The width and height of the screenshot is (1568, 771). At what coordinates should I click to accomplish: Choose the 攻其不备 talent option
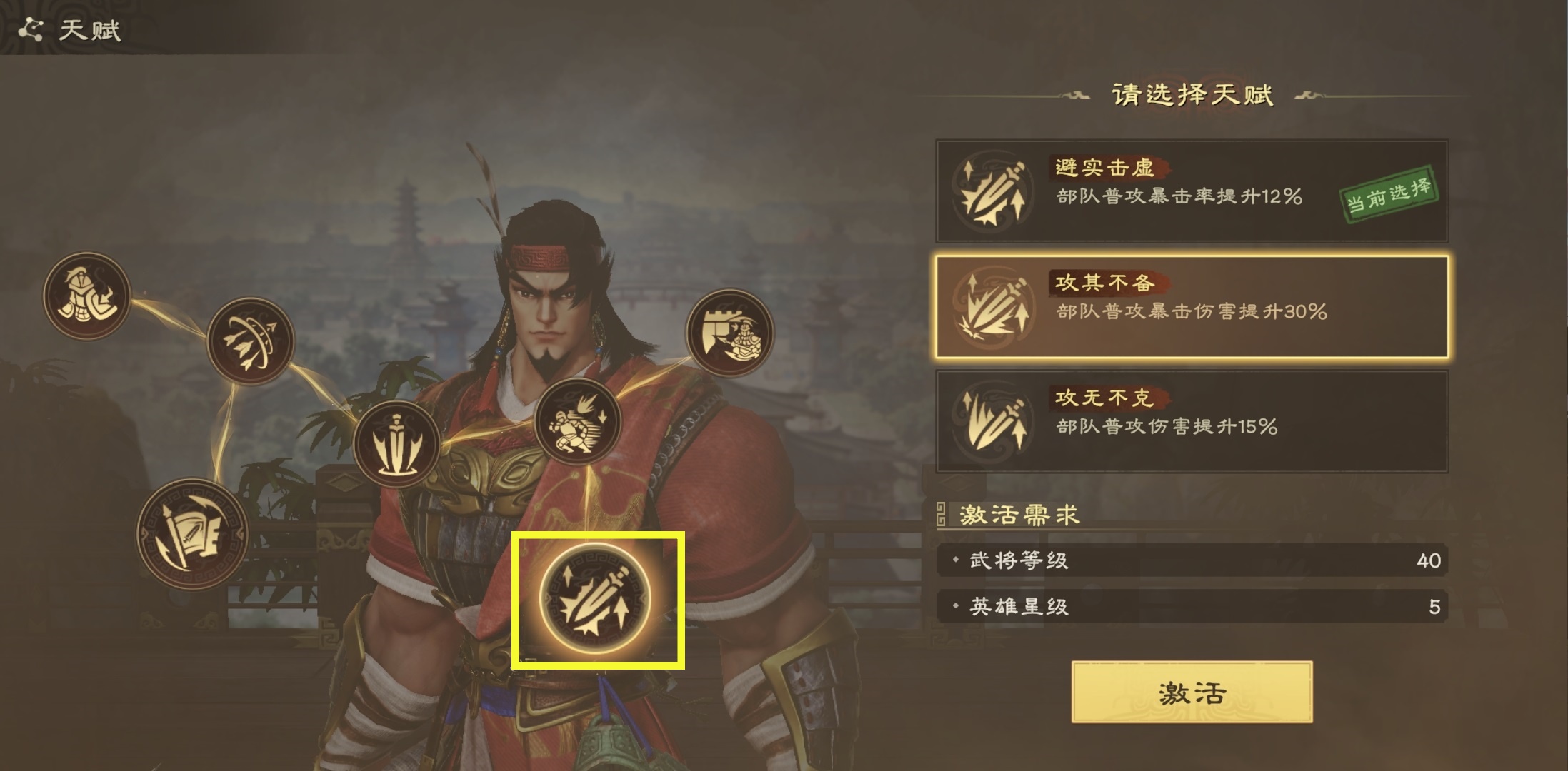[1191, 306]
